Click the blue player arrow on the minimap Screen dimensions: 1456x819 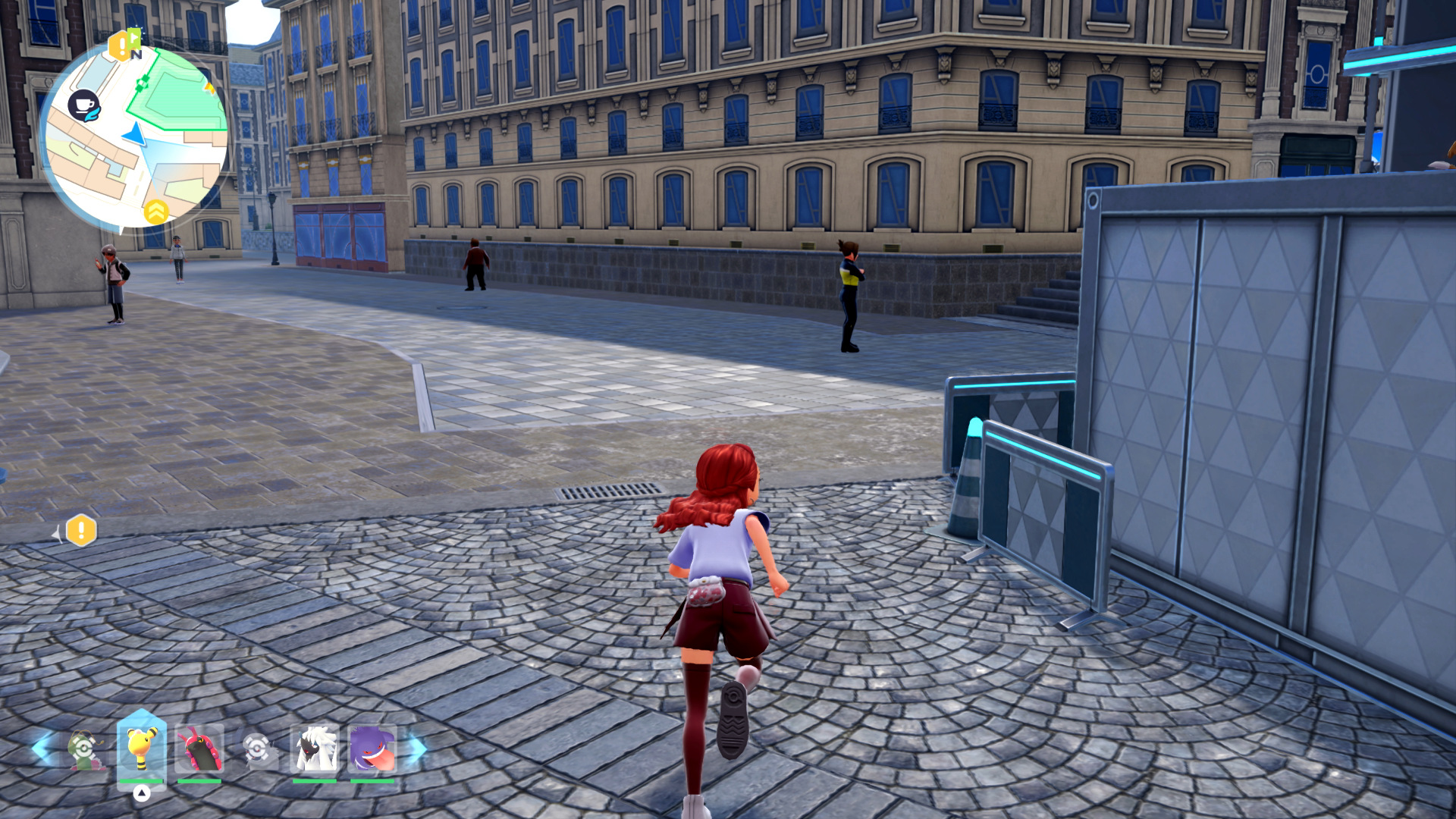tap(135, 135)
